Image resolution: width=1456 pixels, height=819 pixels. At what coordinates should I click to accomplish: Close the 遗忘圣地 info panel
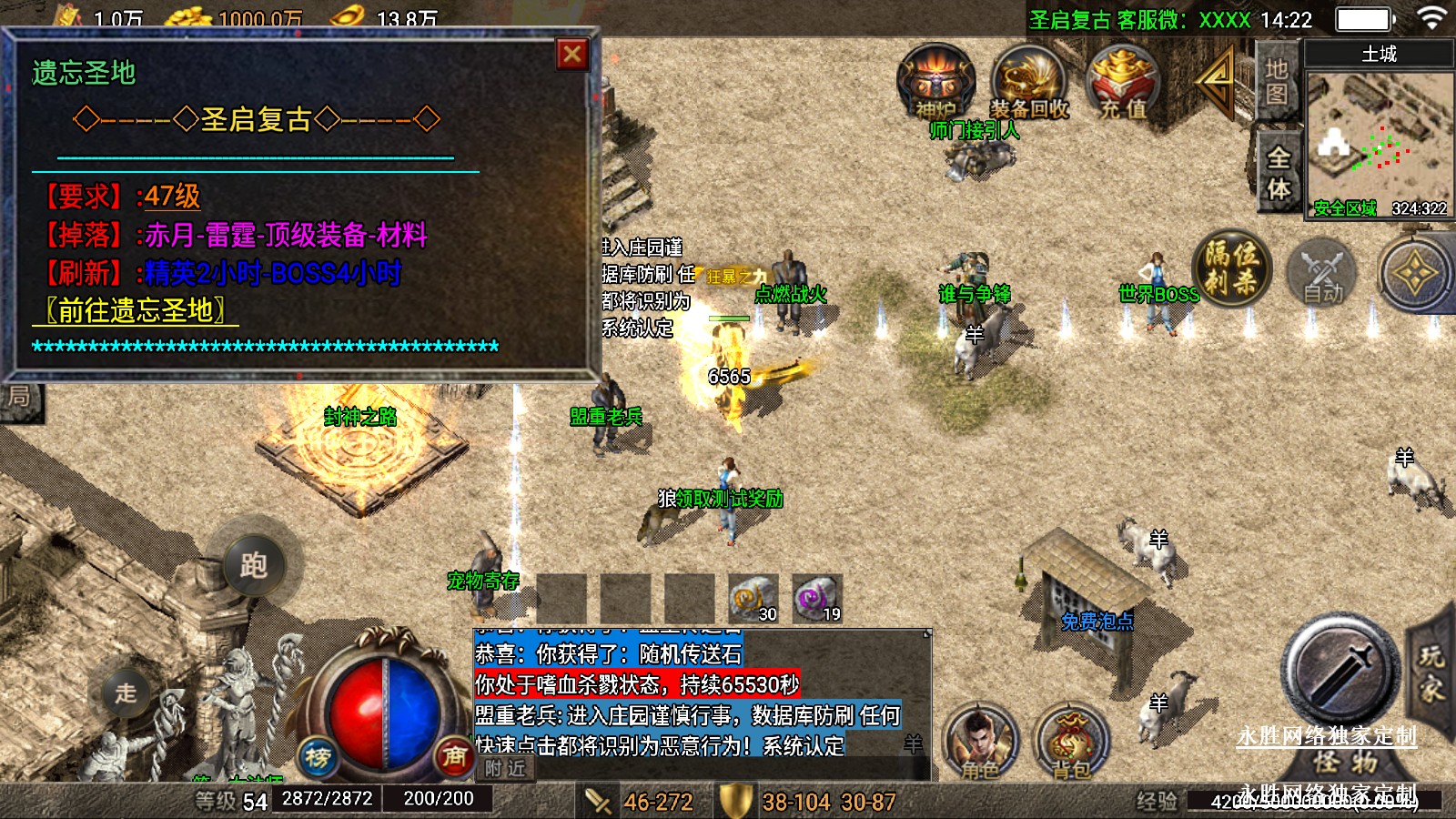pyautogui.click(x=572, y=55)
